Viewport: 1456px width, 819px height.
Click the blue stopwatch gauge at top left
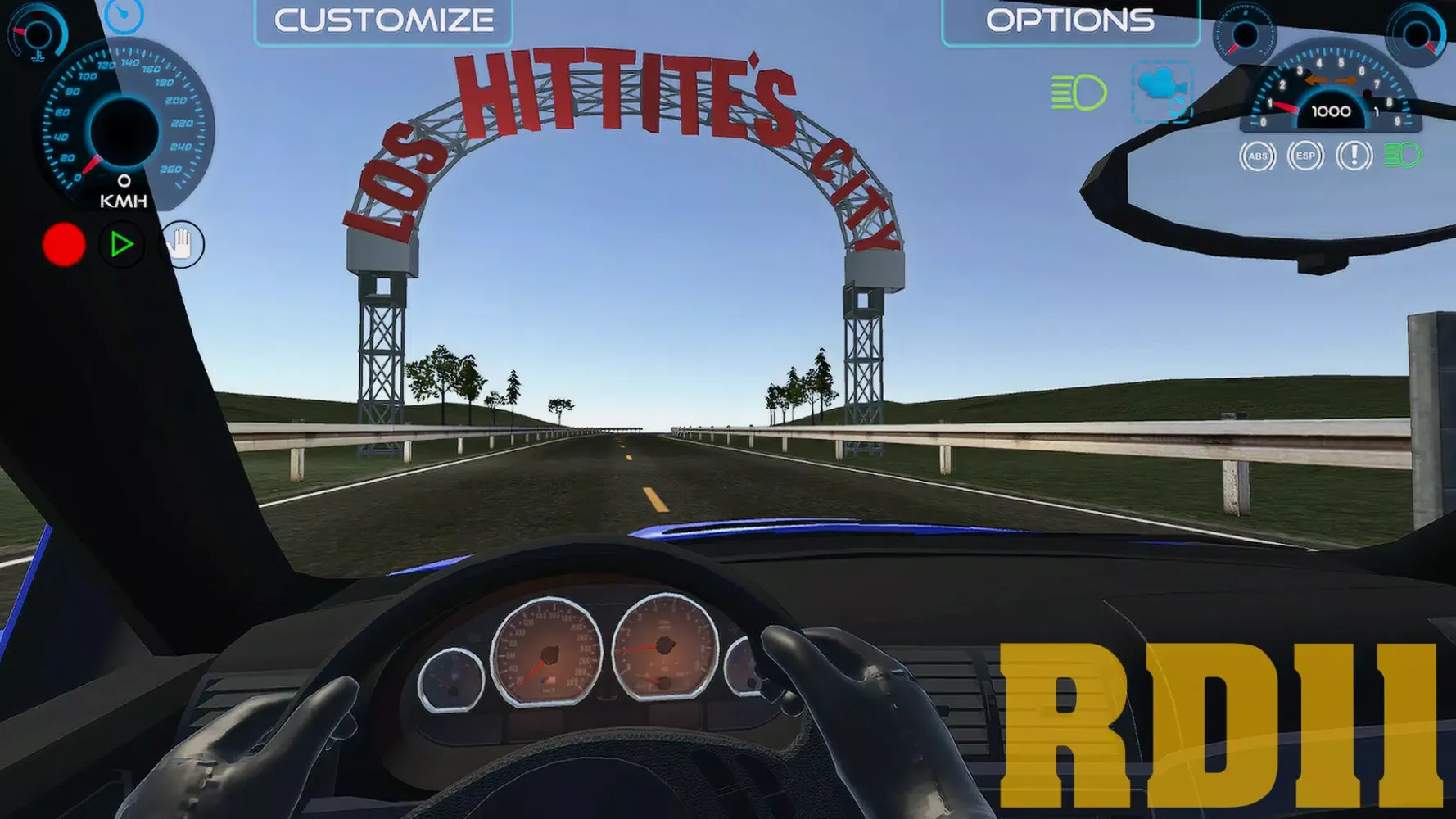click(x=123, y=16)
